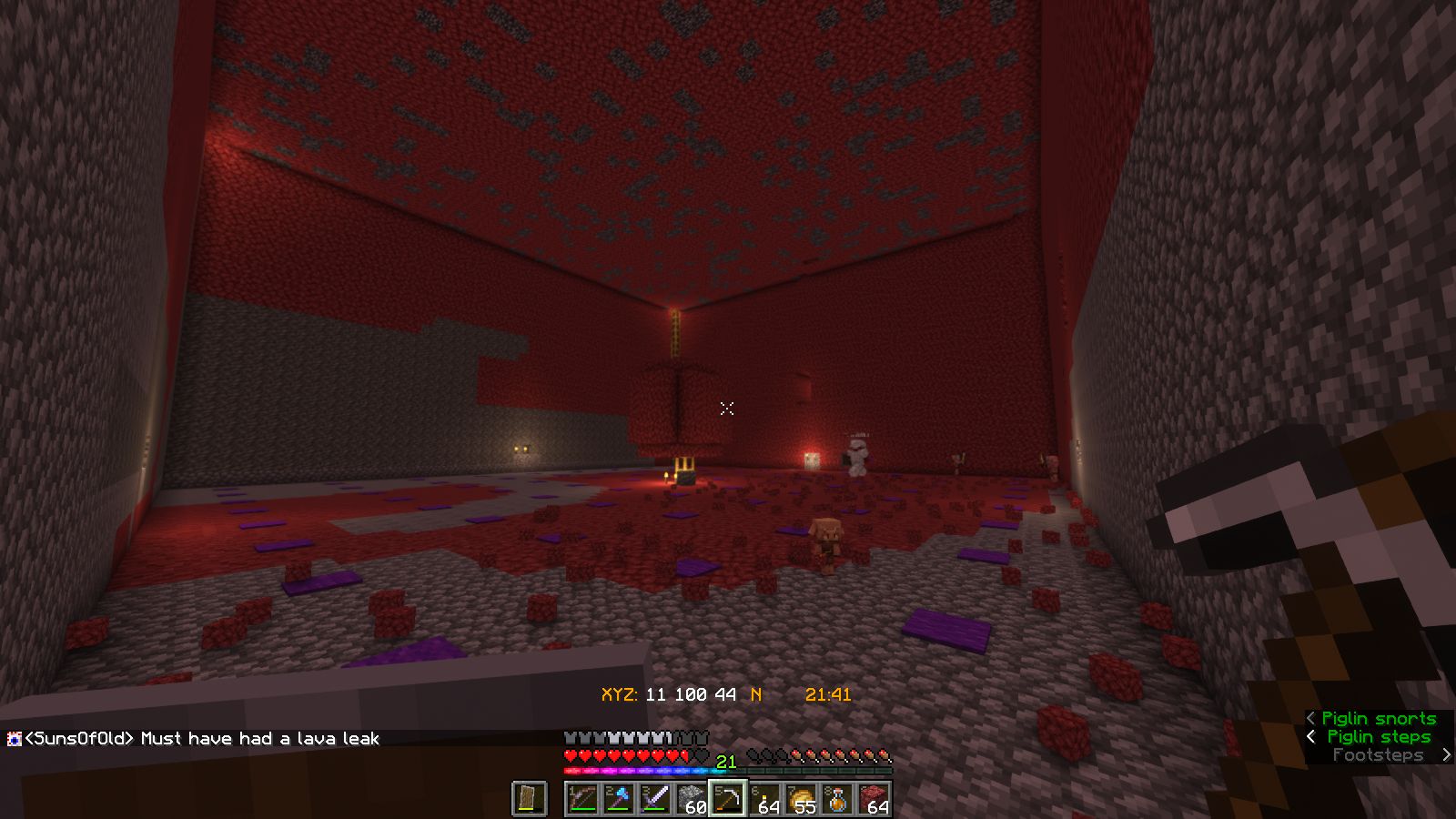This screenshot has width=1456, height=819.
Task: Click the shield in the offhand slot
Action: pos(530,799)
